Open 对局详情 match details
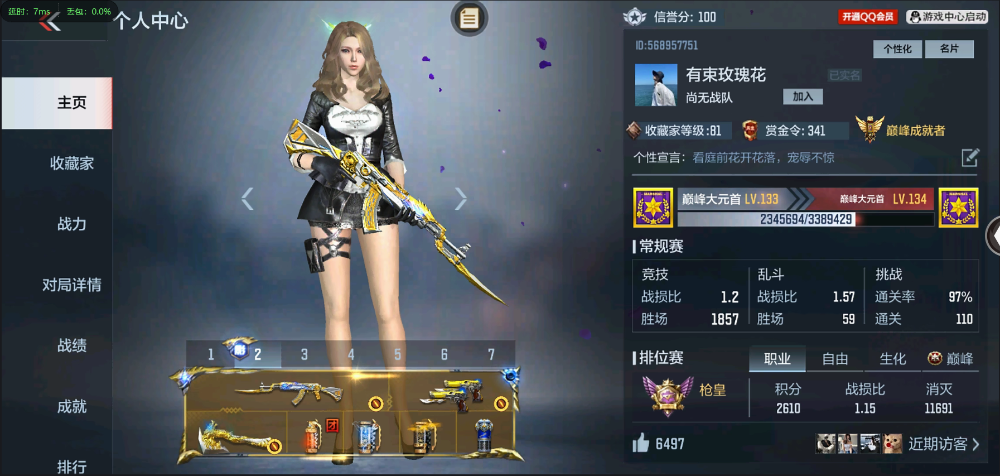The image size is (1000, 476). tap(71, 285)
